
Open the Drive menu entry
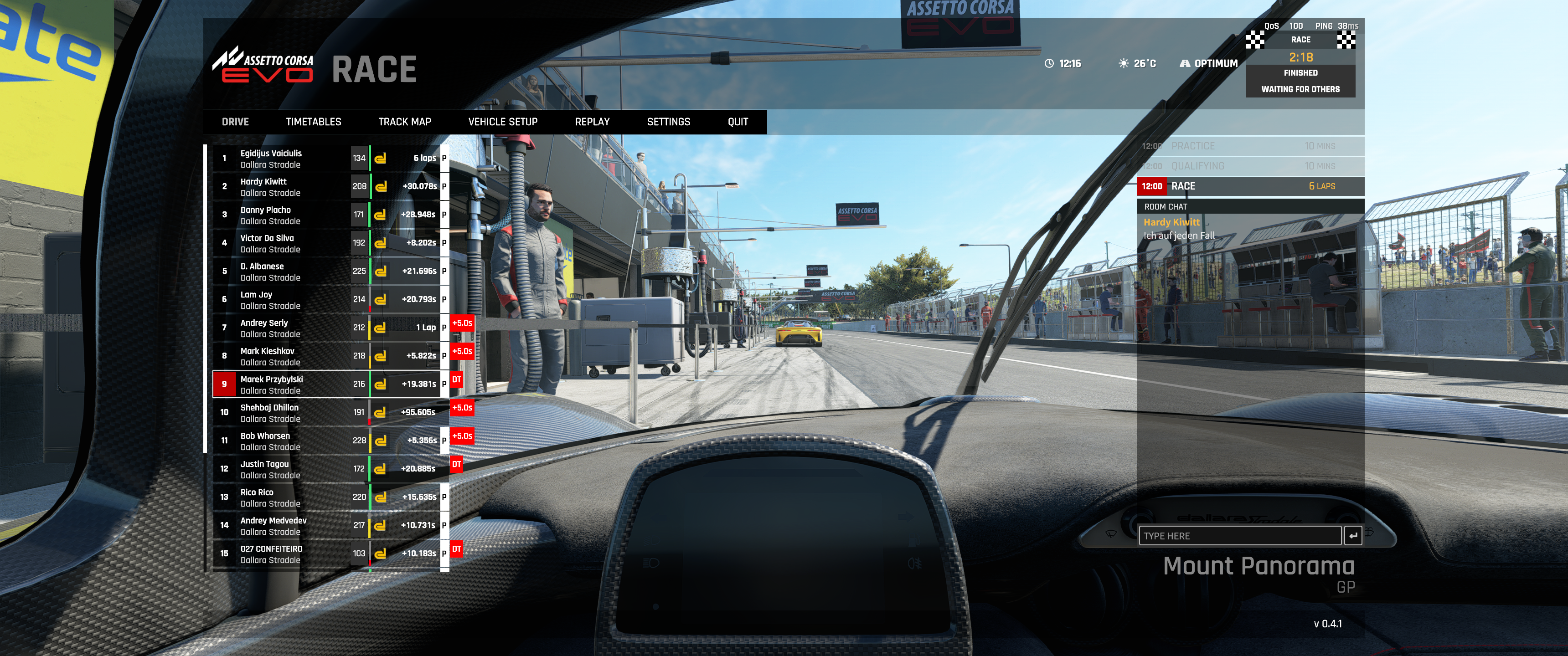[235, 122]
